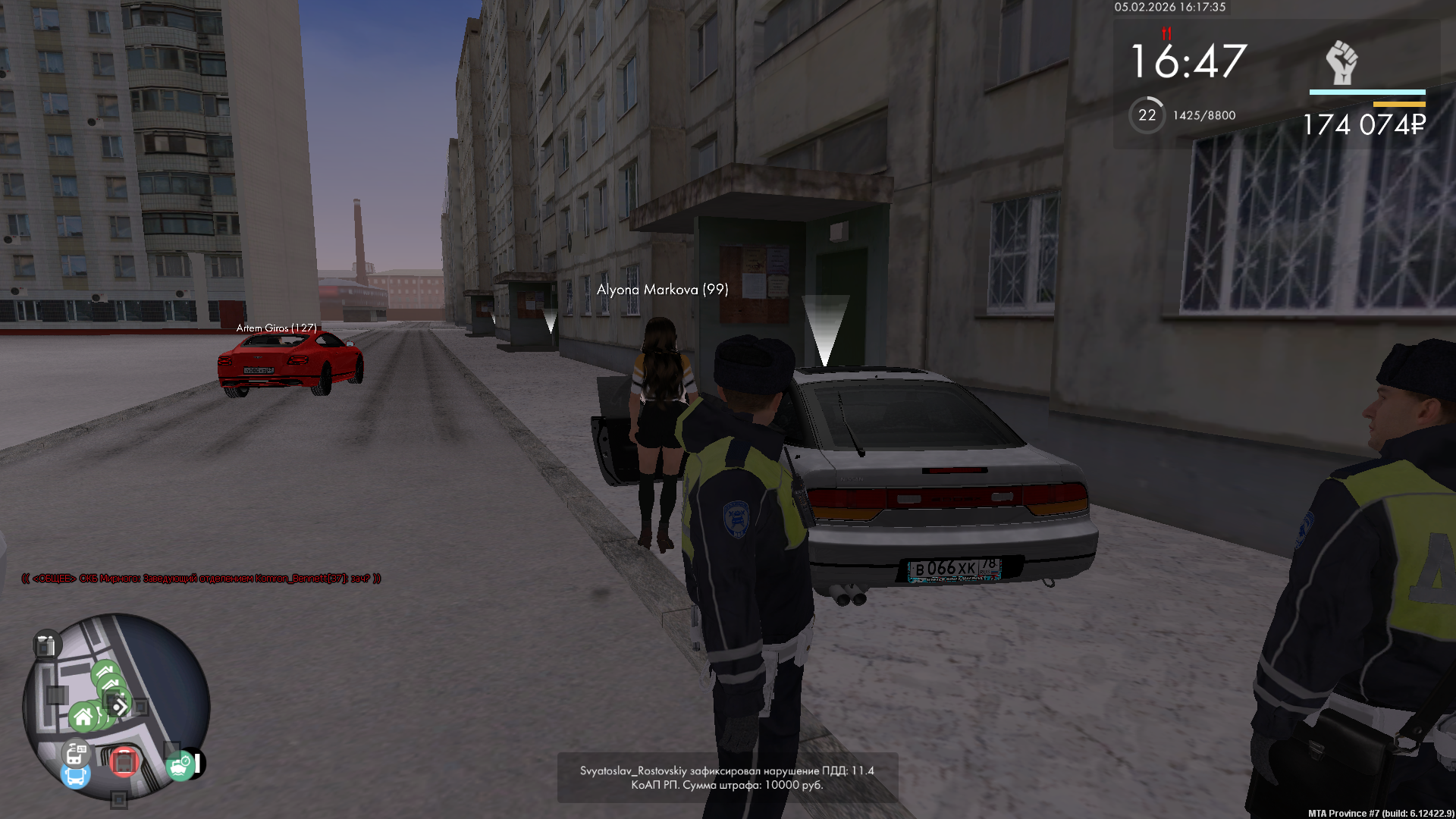
Task: Select the blue bus marker on the minimap
Action: pyautogui.click(x=75, y=777)
